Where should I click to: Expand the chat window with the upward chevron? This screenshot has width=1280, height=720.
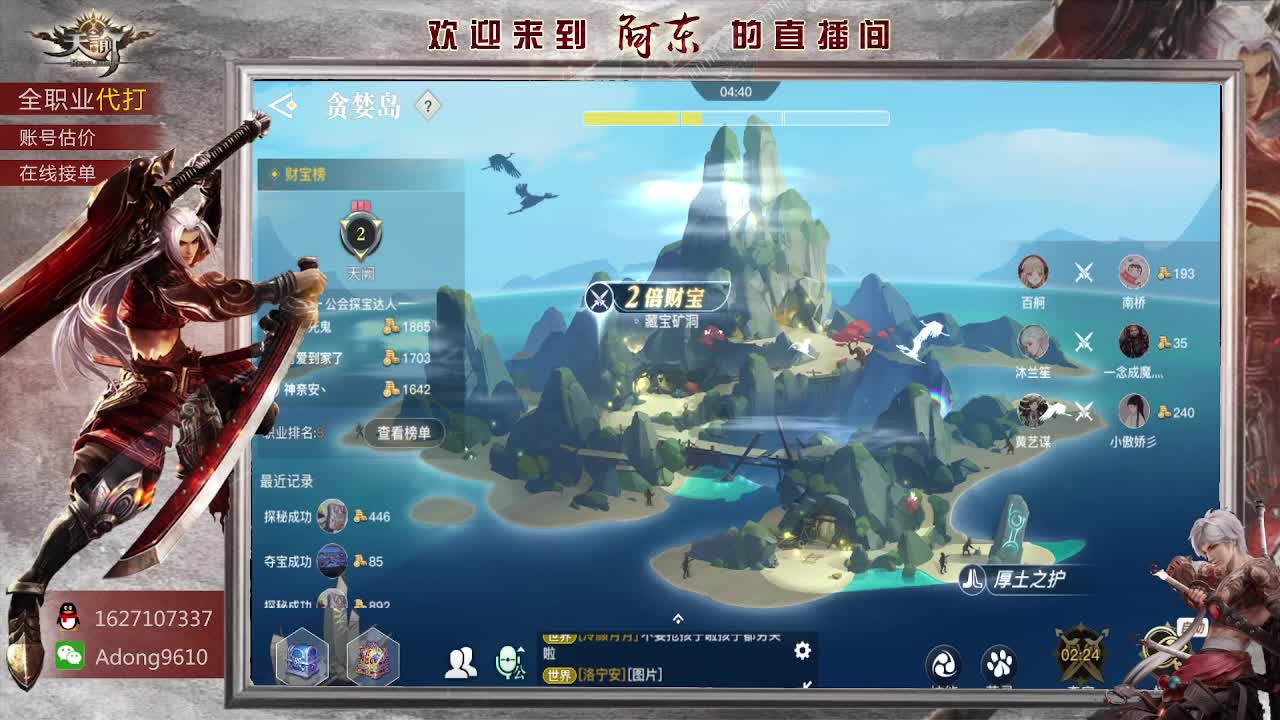click(678, 619)
